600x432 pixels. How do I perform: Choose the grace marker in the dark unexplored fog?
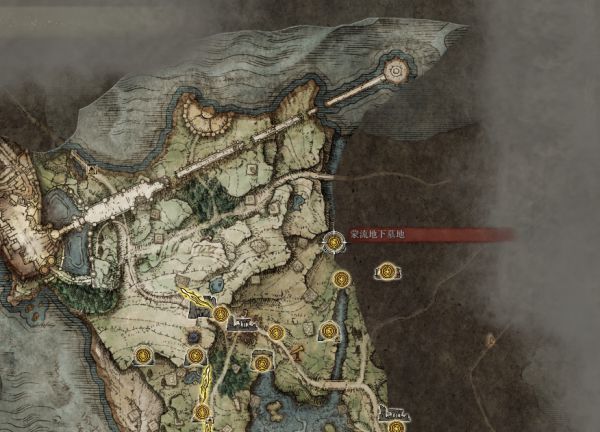click(x=386, y=270)
